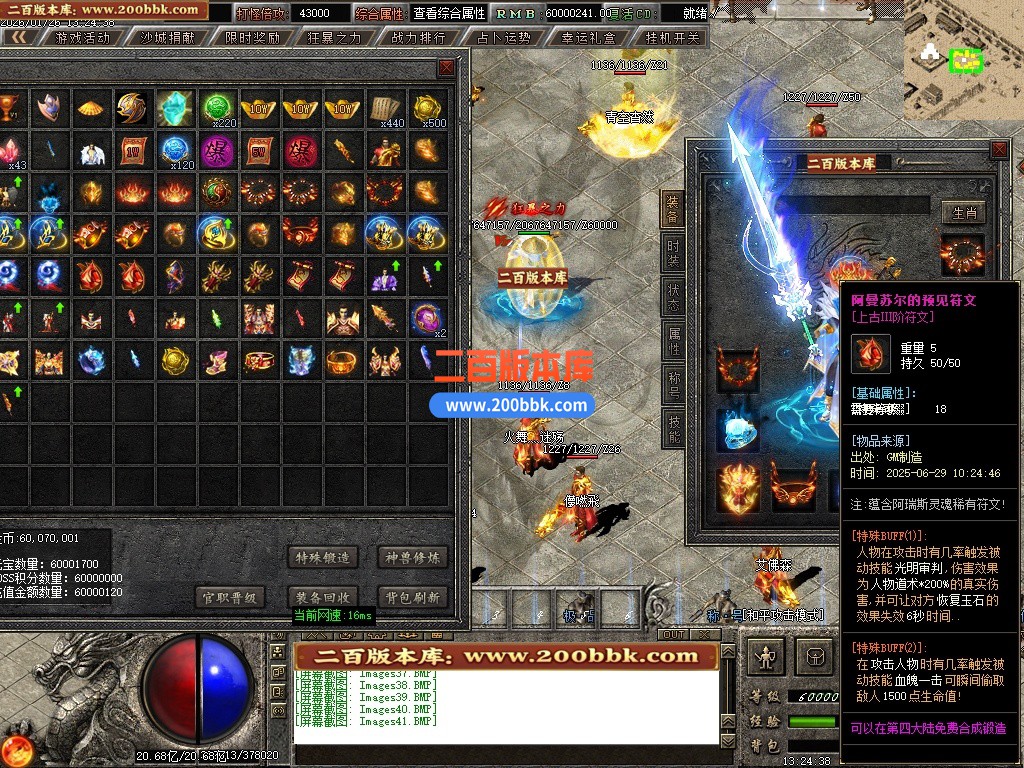This screenshot has height=768, width=1024.
Task: Open 特殊锻造 special forging
Action: pos(322,557)
